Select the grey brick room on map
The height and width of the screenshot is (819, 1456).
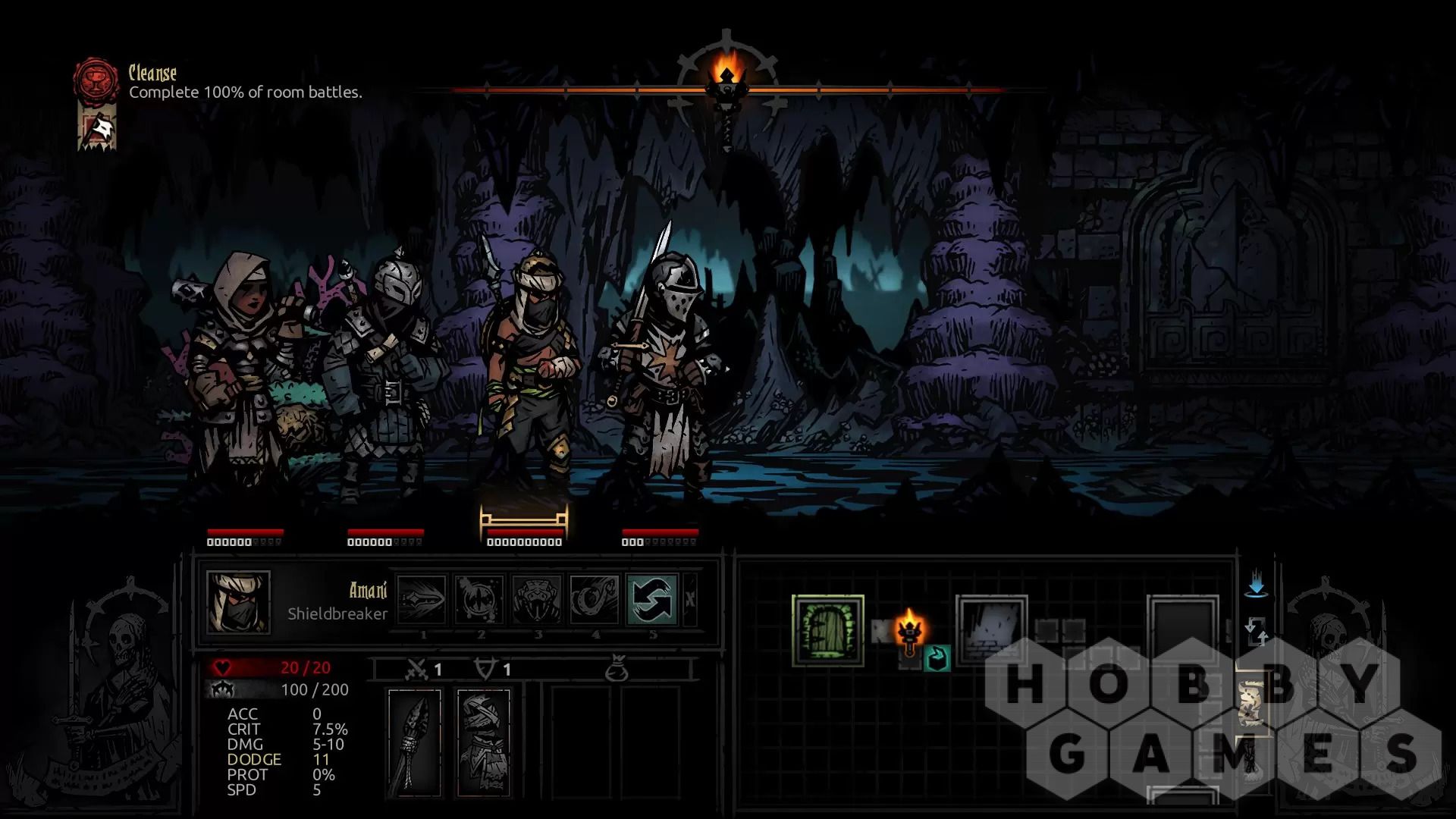click(x=992, y=631)
